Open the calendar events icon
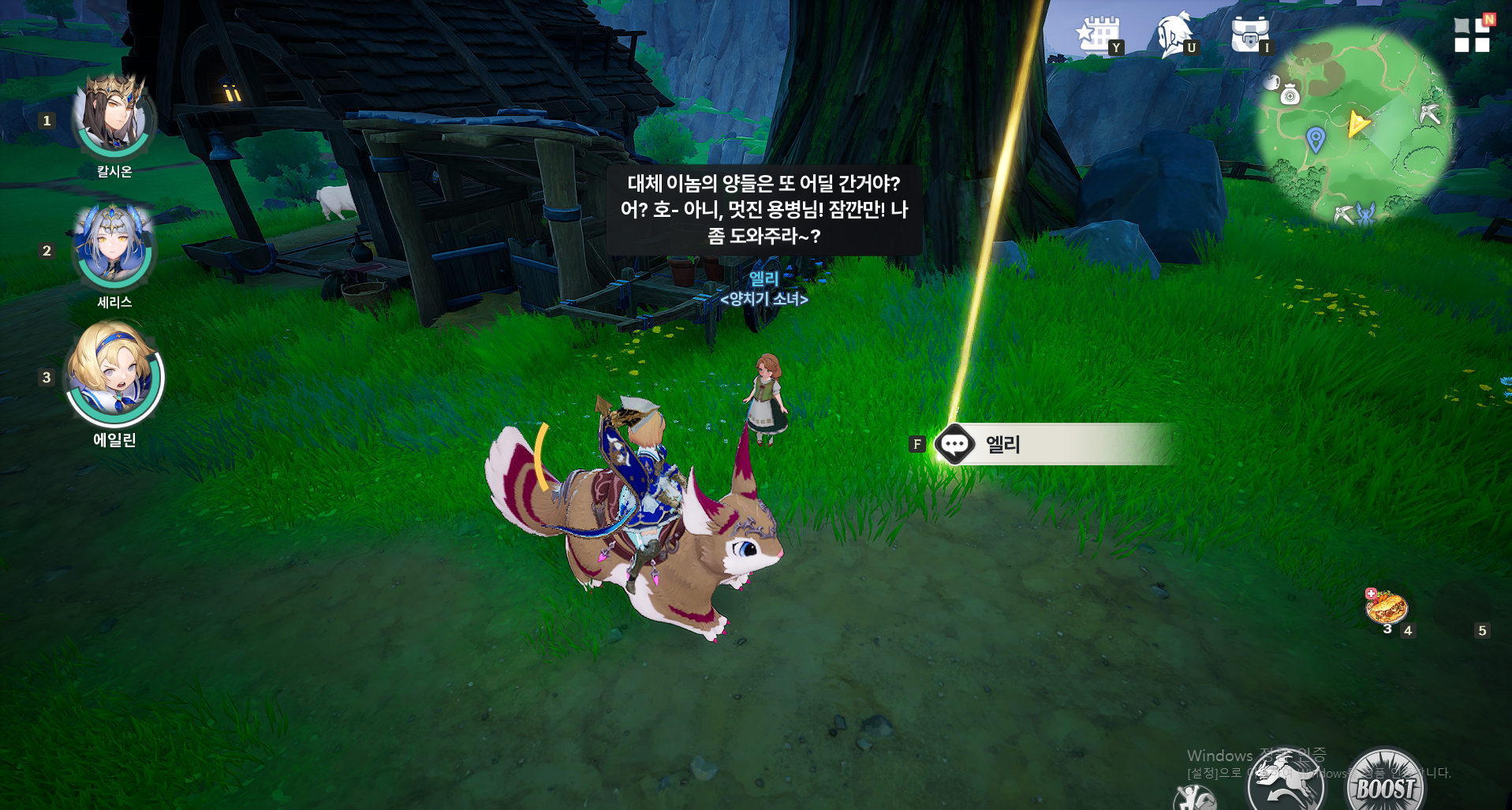This screenshot has width=1512, height=810. coord(1098,35)
